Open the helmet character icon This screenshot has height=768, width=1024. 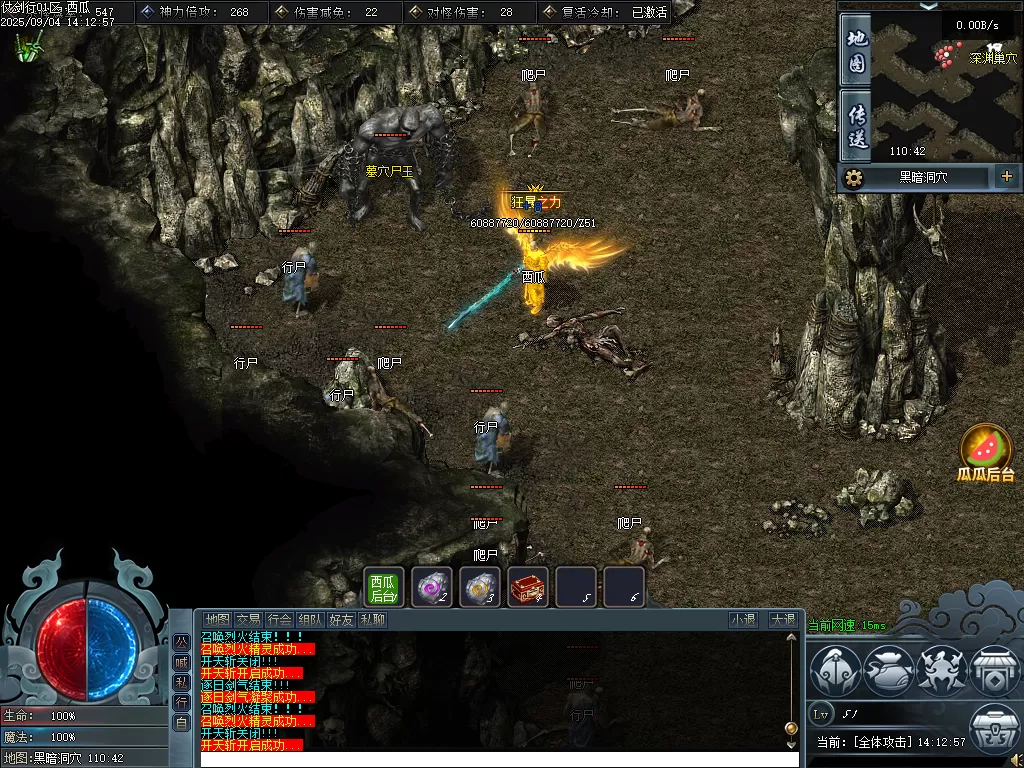tap(835, 671)
